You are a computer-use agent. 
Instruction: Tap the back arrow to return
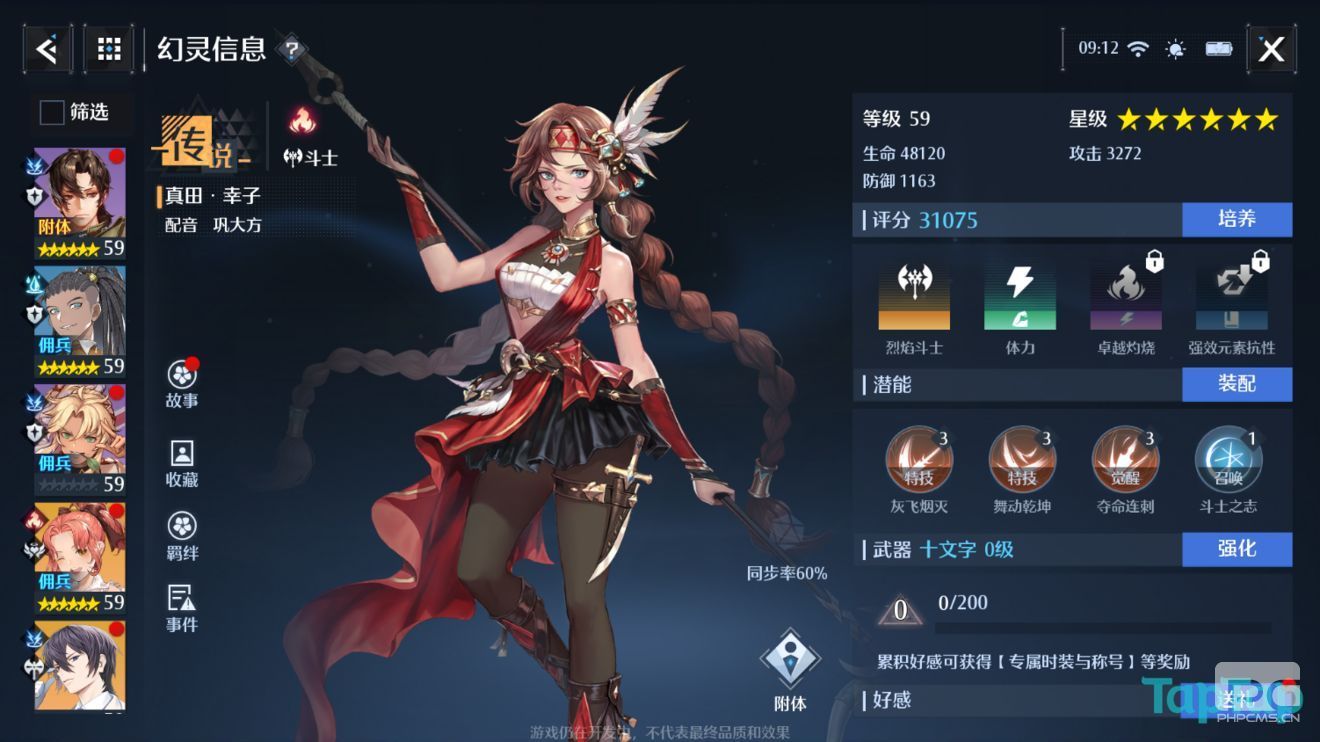point(47,48)
